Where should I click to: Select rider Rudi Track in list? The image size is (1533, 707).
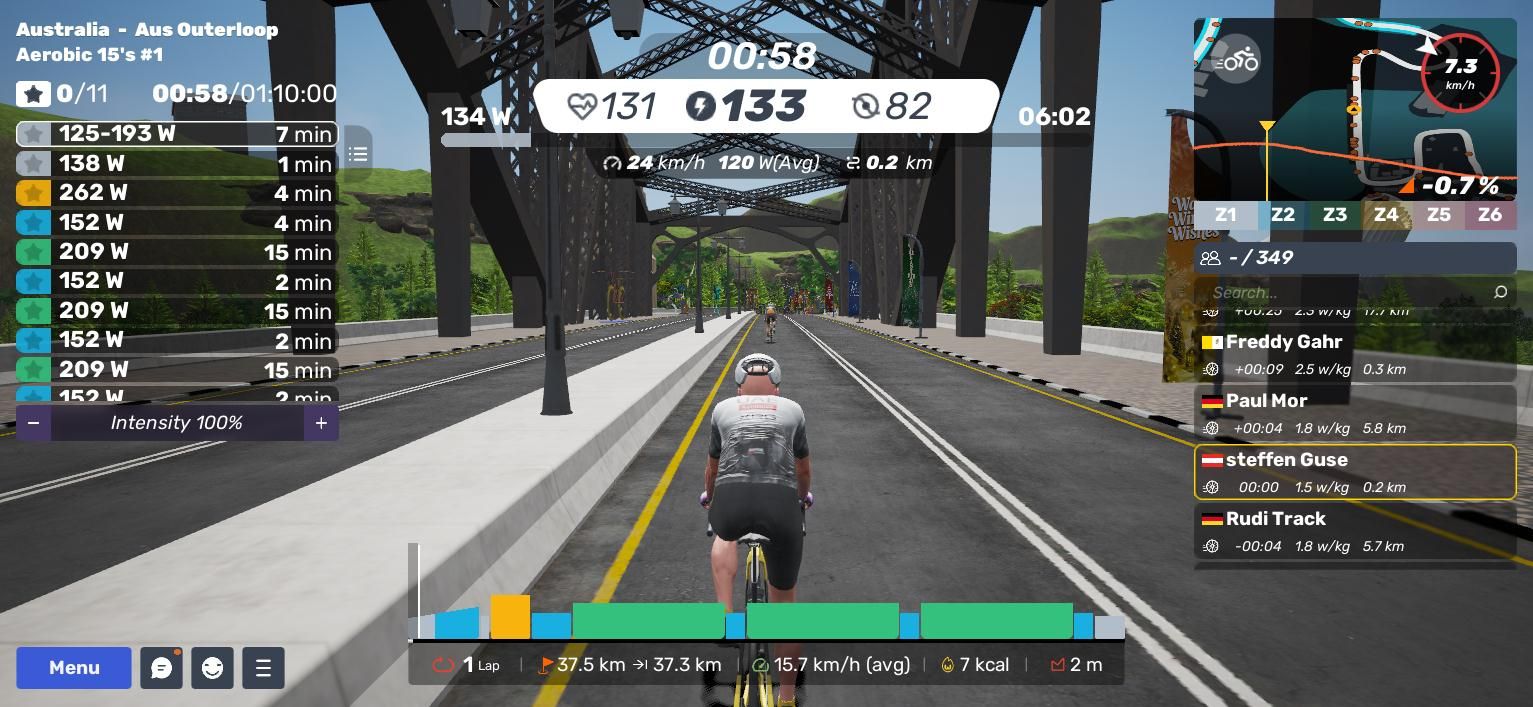(x=1355, y=531)
